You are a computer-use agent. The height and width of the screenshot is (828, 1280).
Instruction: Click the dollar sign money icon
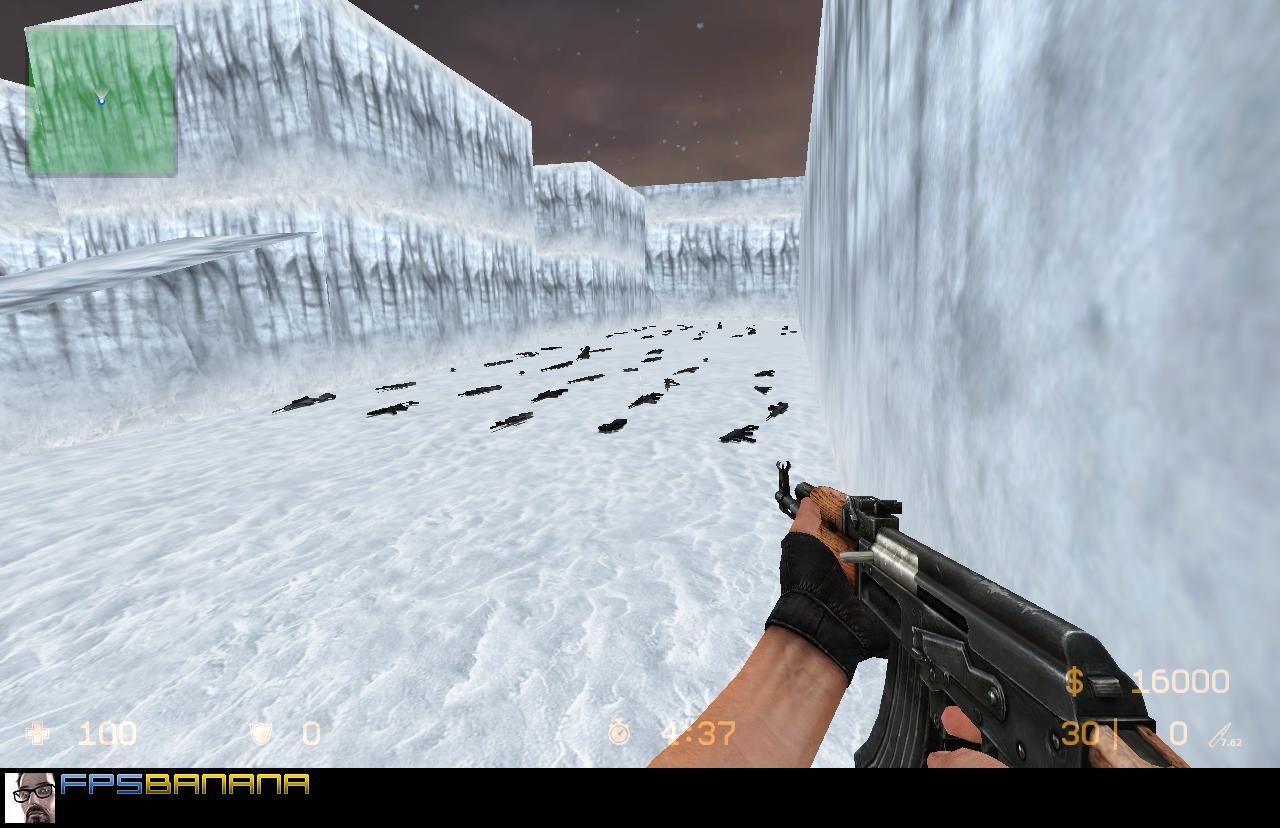1076,681
